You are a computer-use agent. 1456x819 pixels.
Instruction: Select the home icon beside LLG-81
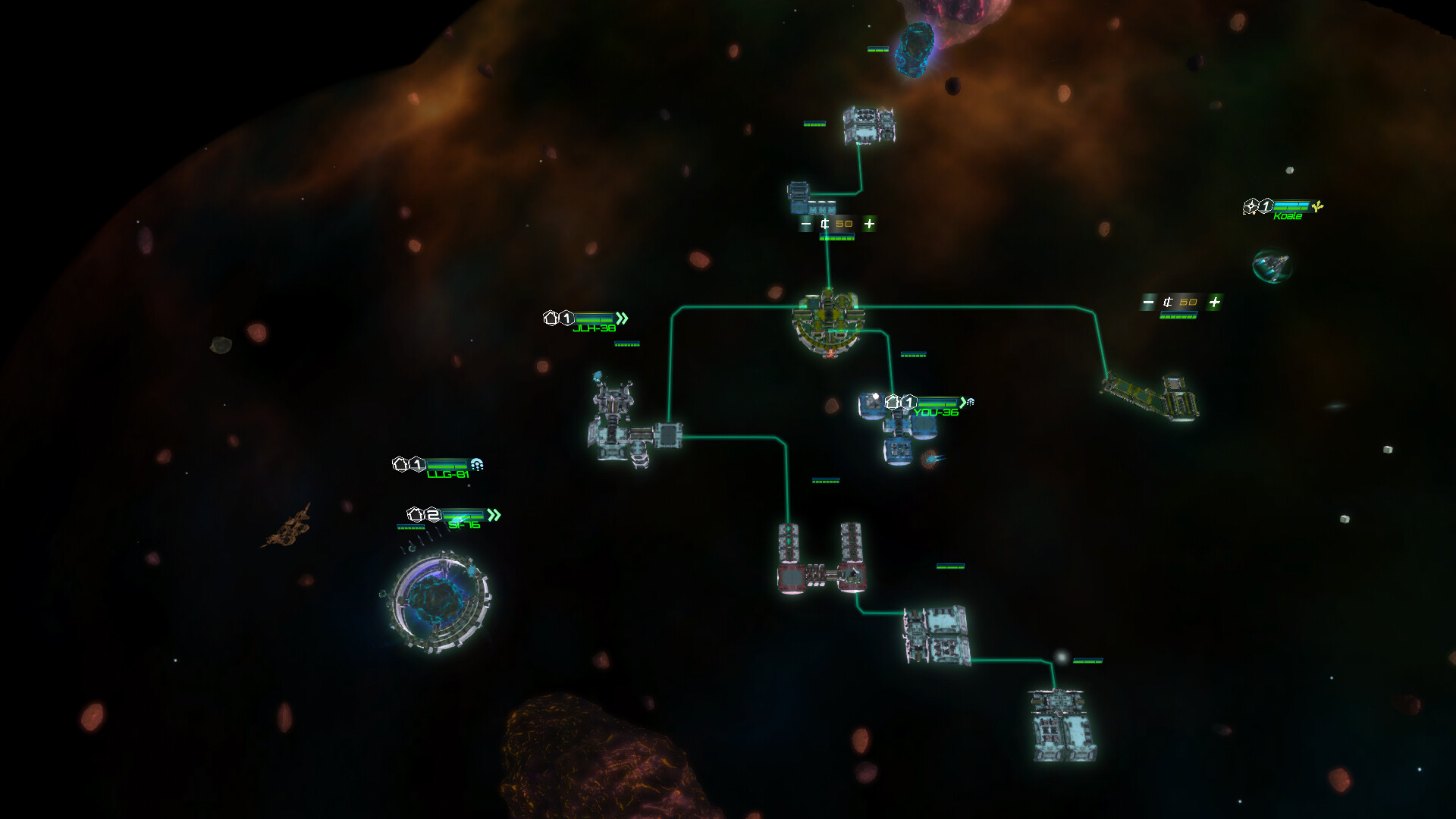[x=400, y=464]
